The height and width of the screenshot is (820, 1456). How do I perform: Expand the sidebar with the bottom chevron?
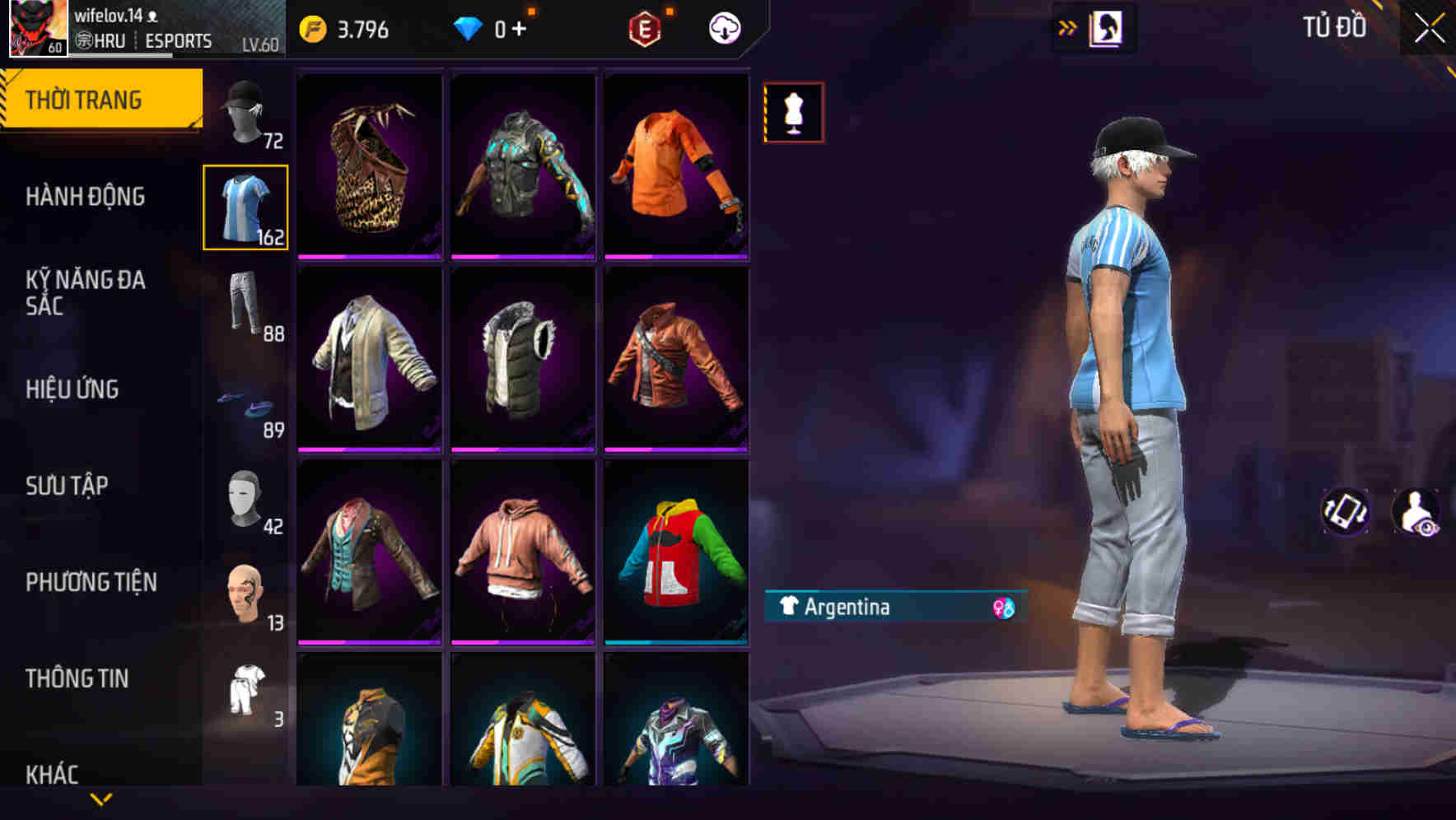point(100,797)
